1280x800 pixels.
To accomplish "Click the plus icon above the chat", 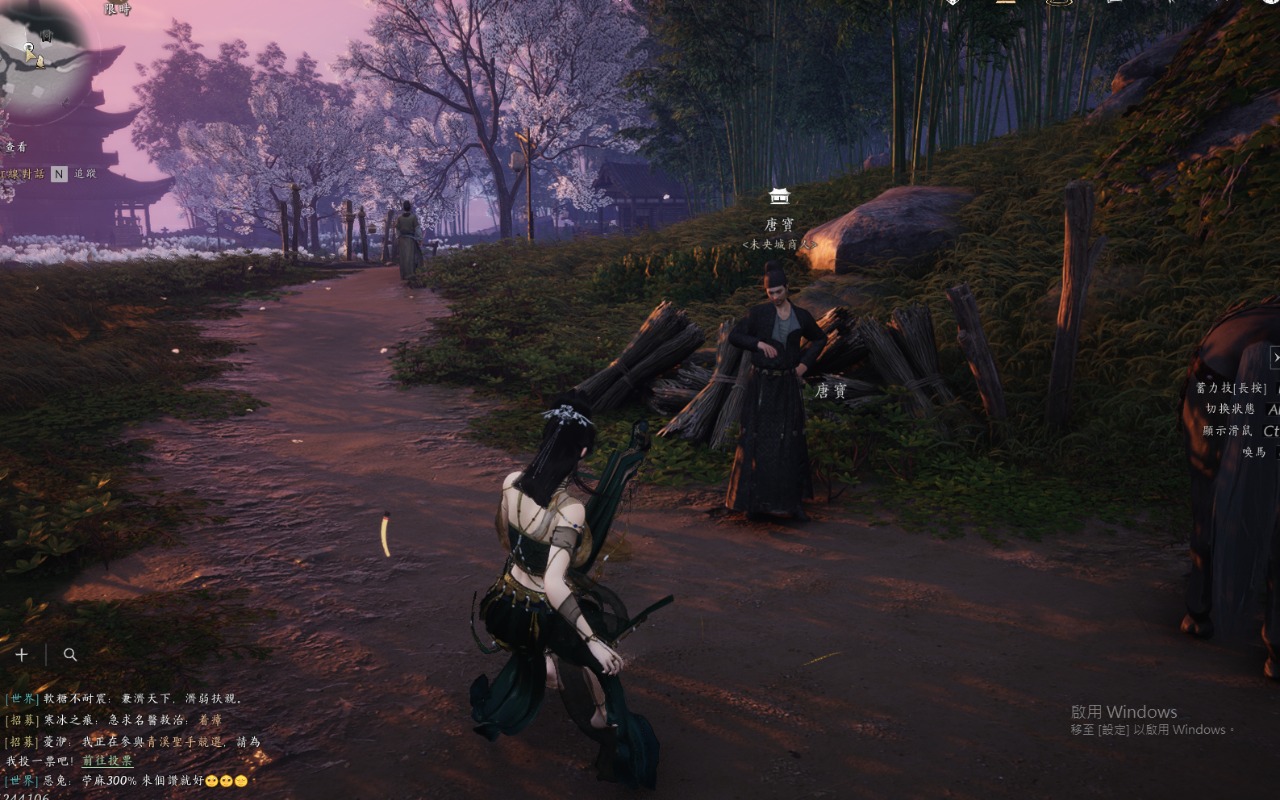I will [21, 655].
